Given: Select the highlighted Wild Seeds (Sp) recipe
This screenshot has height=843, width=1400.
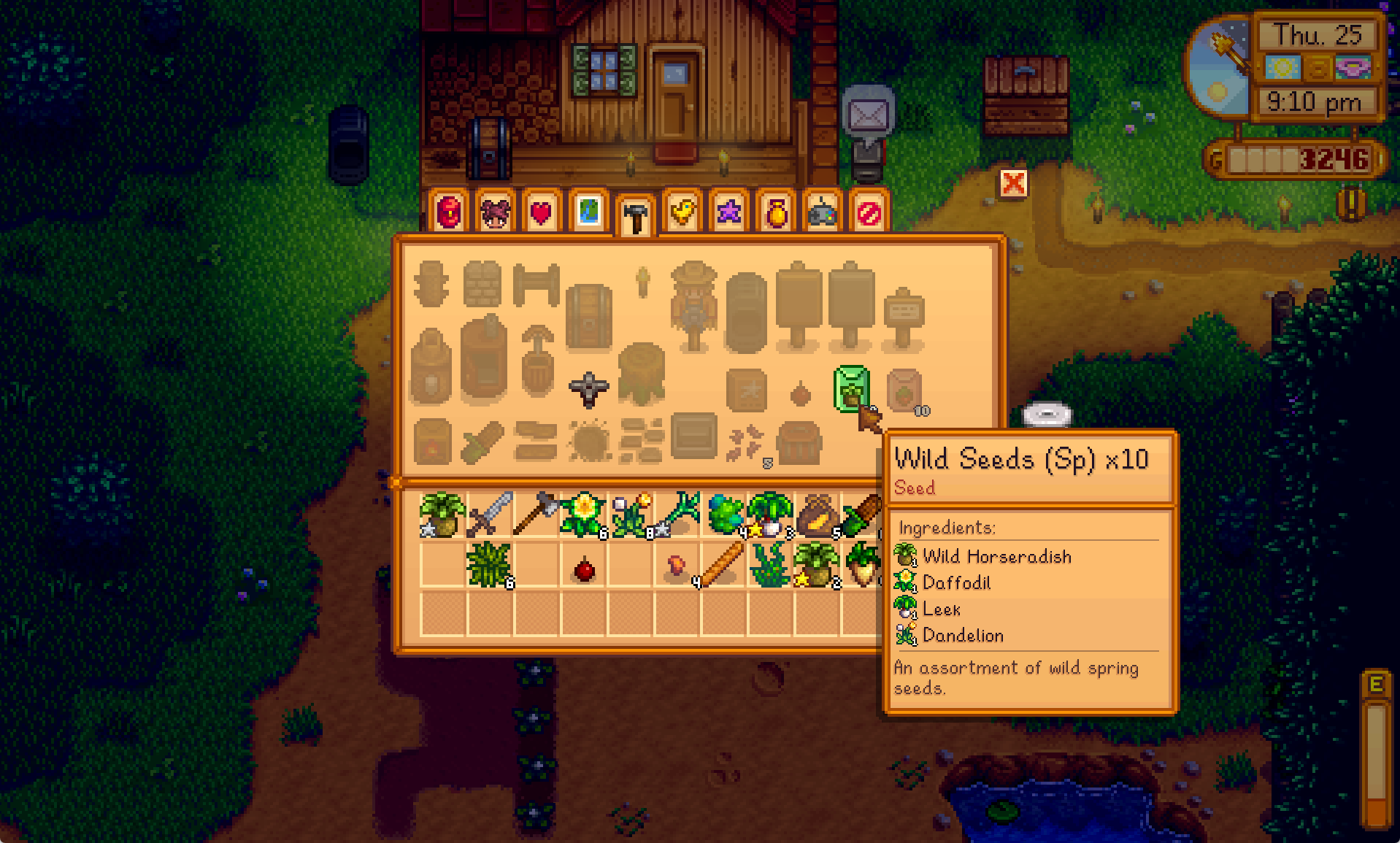Looking at the screenshot, I should (850, 386).
